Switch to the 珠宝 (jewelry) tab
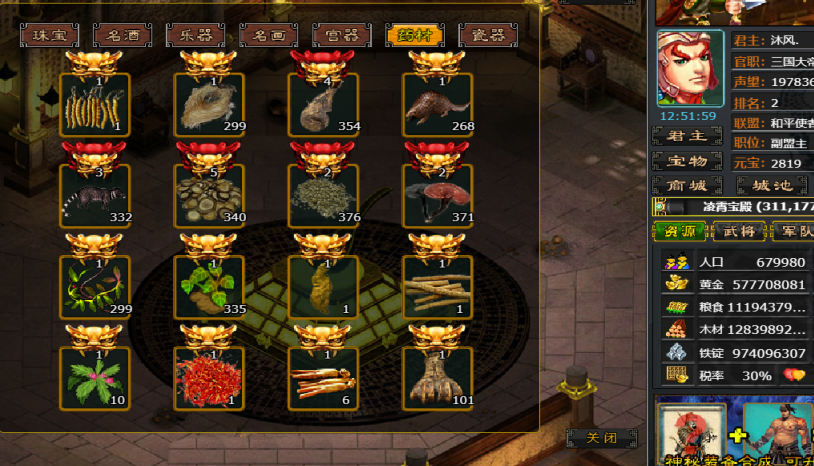Image resolution: width=814 pixels, height=466 pixels. 49,36
